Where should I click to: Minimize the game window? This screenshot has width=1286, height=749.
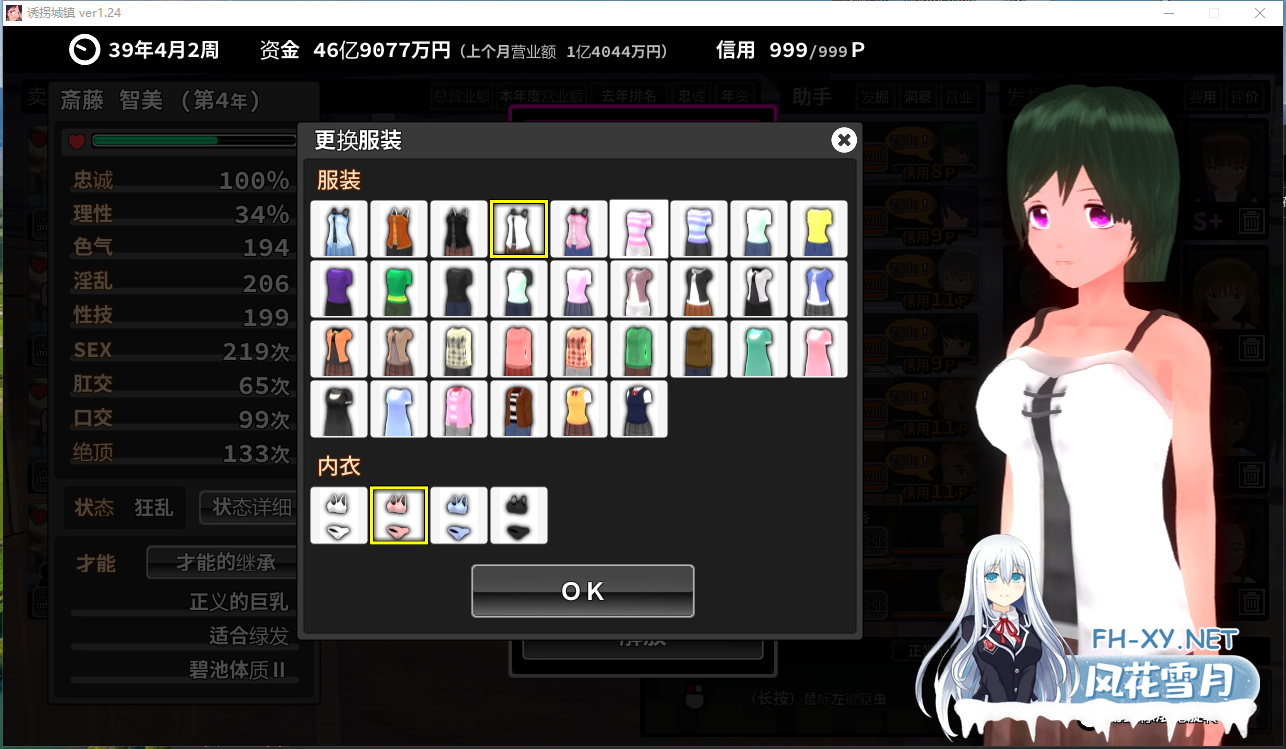pyautogui.click(x=1169, y=13)
